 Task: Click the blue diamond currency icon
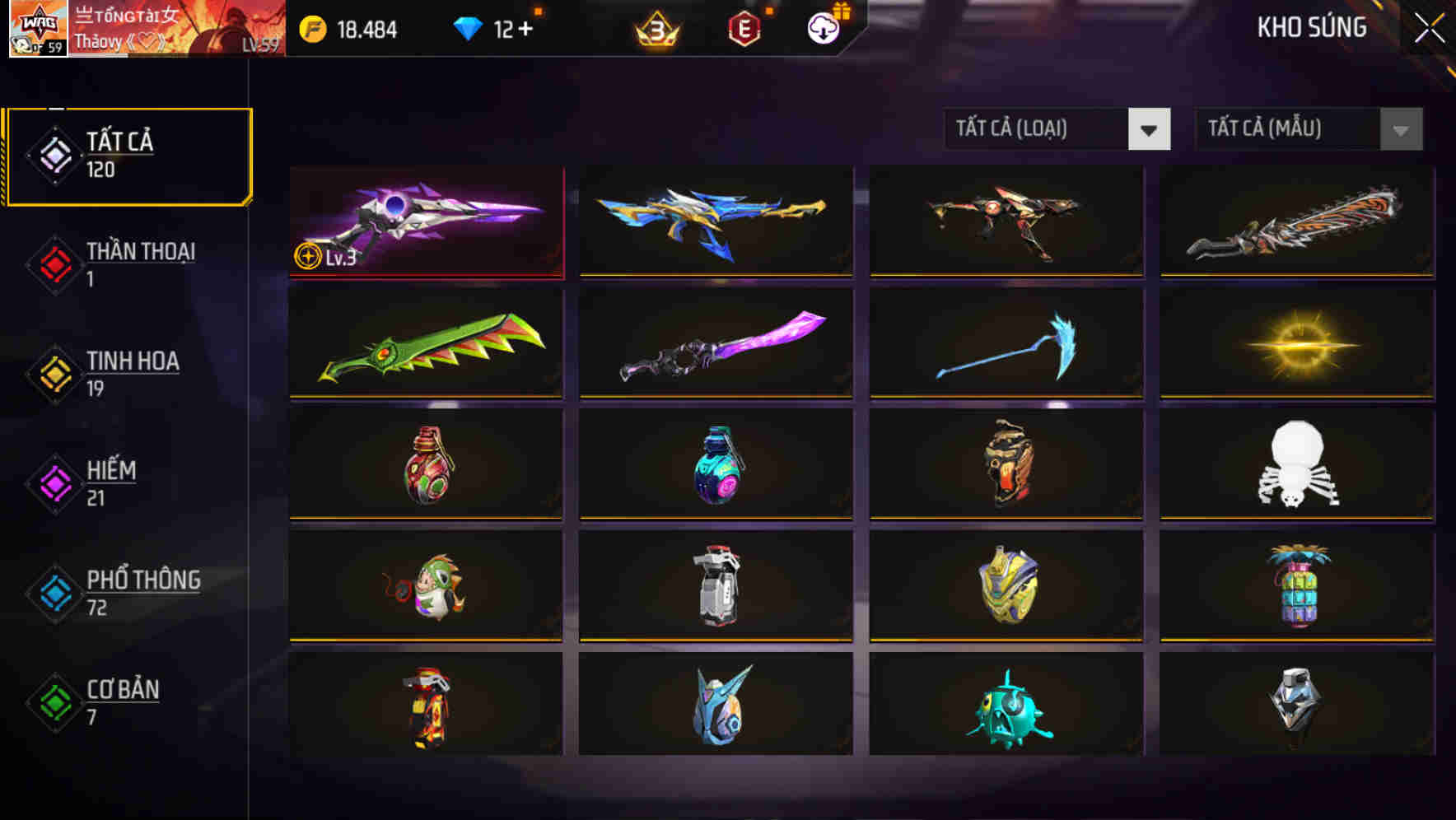pos(469,27)
